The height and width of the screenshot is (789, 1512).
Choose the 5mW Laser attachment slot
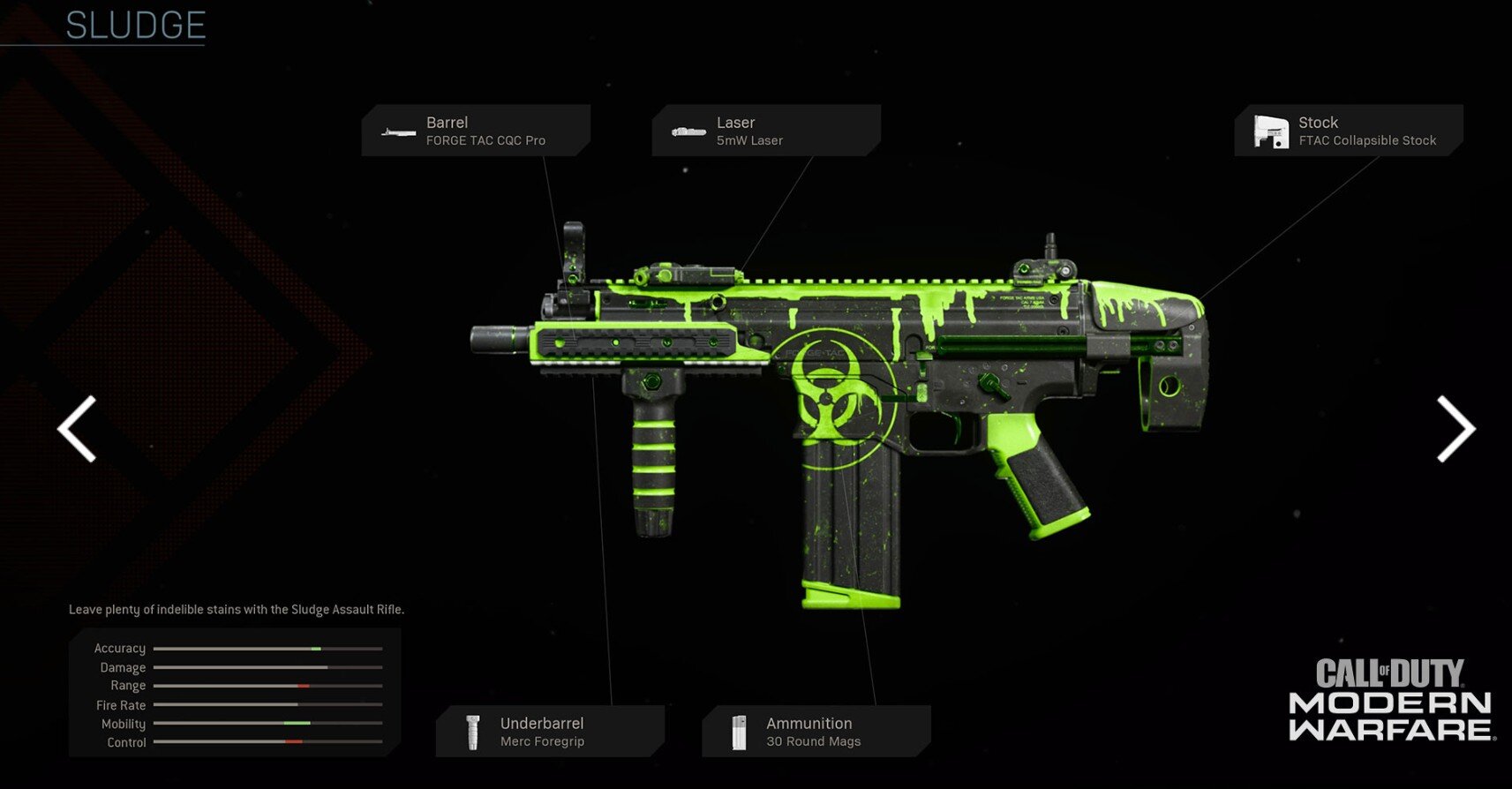tap(765, 131)
